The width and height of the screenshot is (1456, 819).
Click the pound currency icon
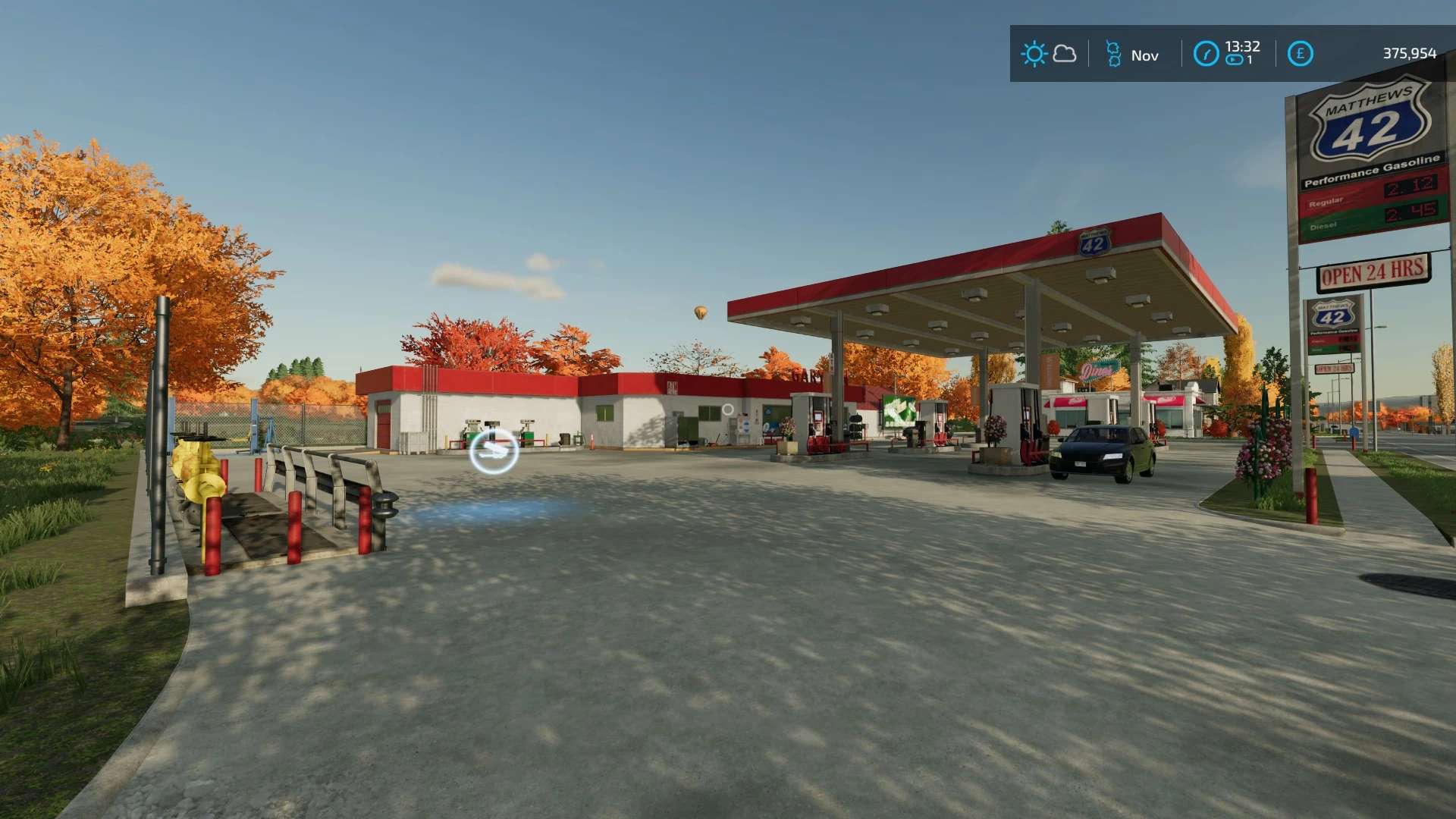point(1300,54)
